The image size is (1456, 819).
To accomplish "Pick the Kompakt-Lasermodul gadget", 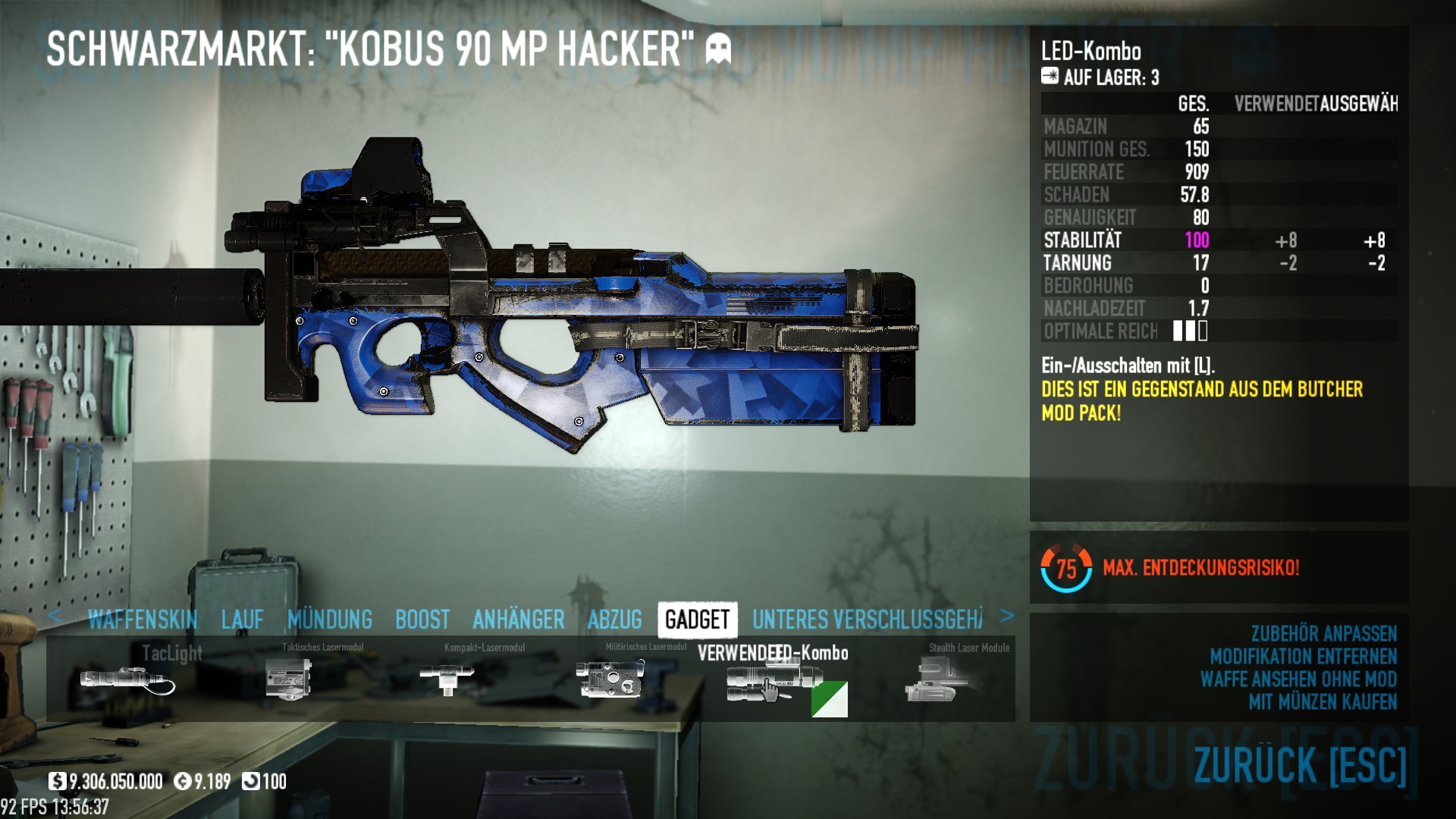I will pos(447,677).
